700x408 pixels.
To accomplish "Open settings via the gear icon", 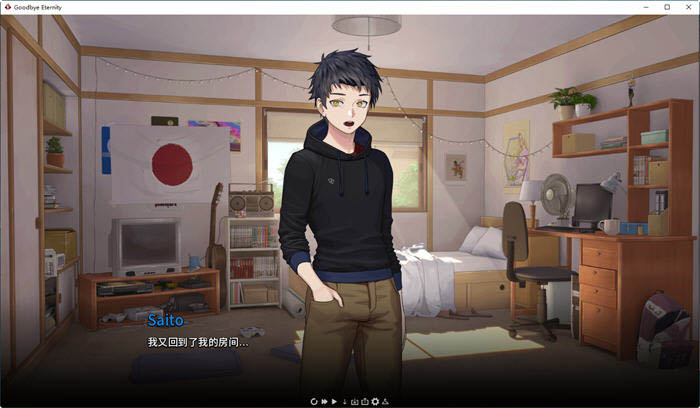I will tap(375, 401).
